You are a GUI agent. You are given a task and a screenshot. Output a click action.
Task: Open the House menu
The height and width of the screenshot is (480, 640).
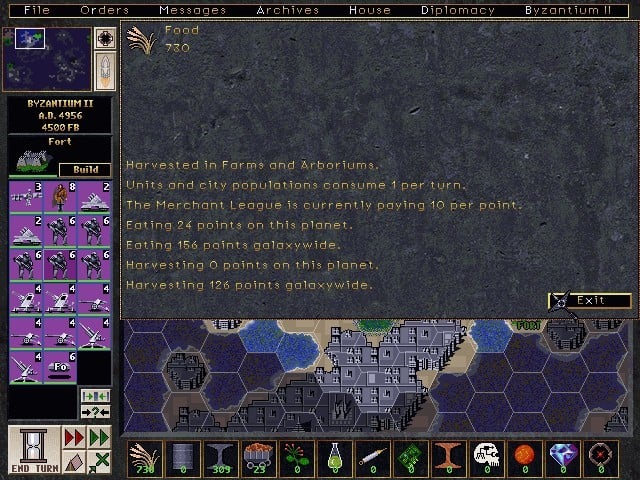[369, 10]
